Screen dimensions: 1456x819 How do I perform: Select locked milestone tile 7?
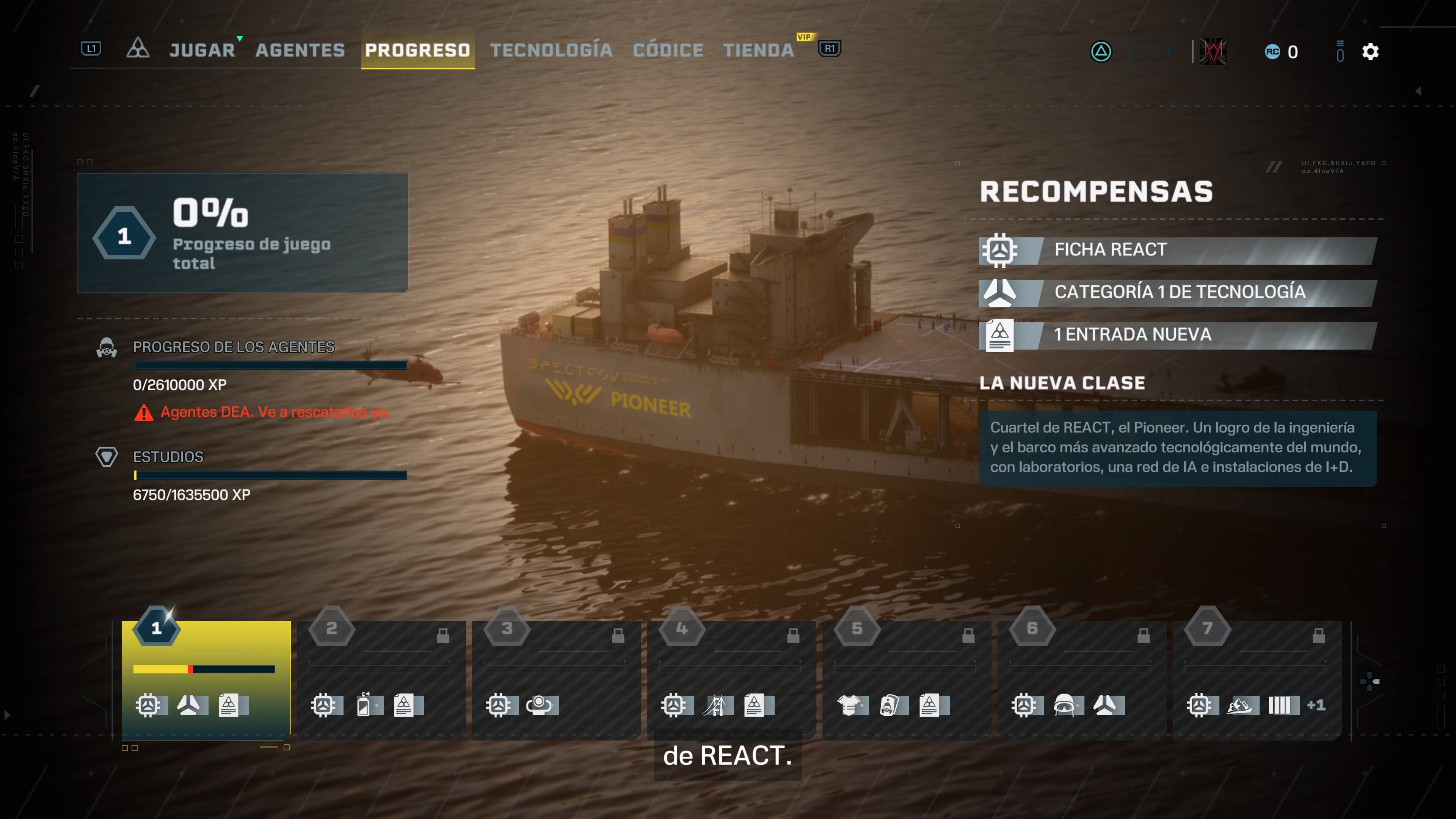click(x=1257, y=678)
